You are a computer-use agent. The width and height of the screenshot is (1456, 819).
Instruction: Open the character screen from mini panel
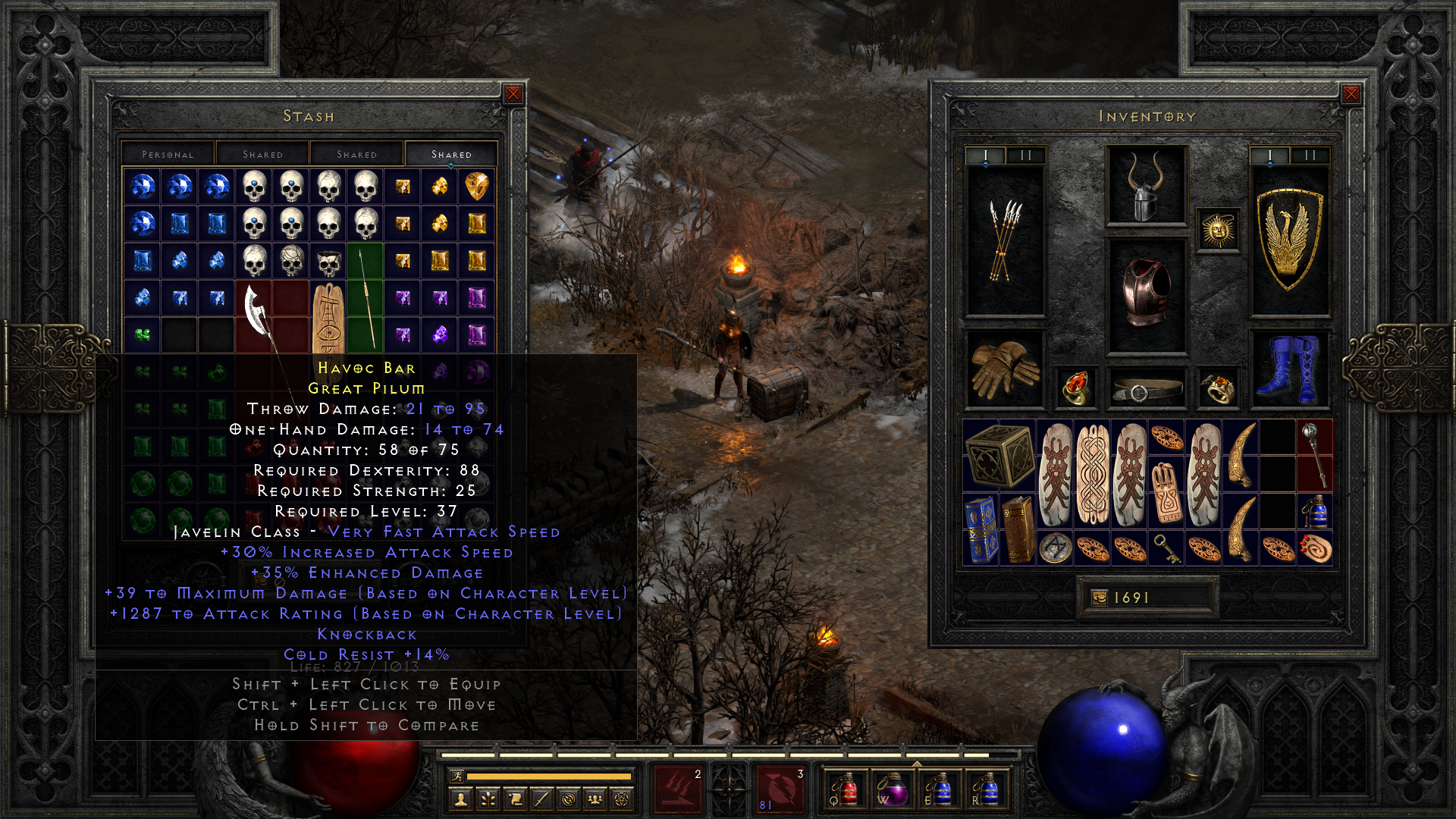point(460,799)
